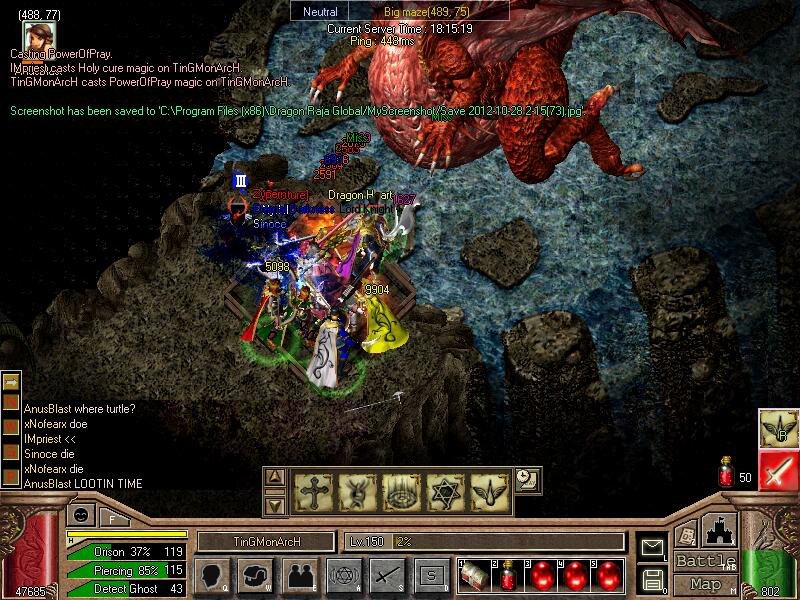Image resolution: width=800 pixels, height=600 pixels.
Task: Click the floppy disk save icon
Action: 653,578
